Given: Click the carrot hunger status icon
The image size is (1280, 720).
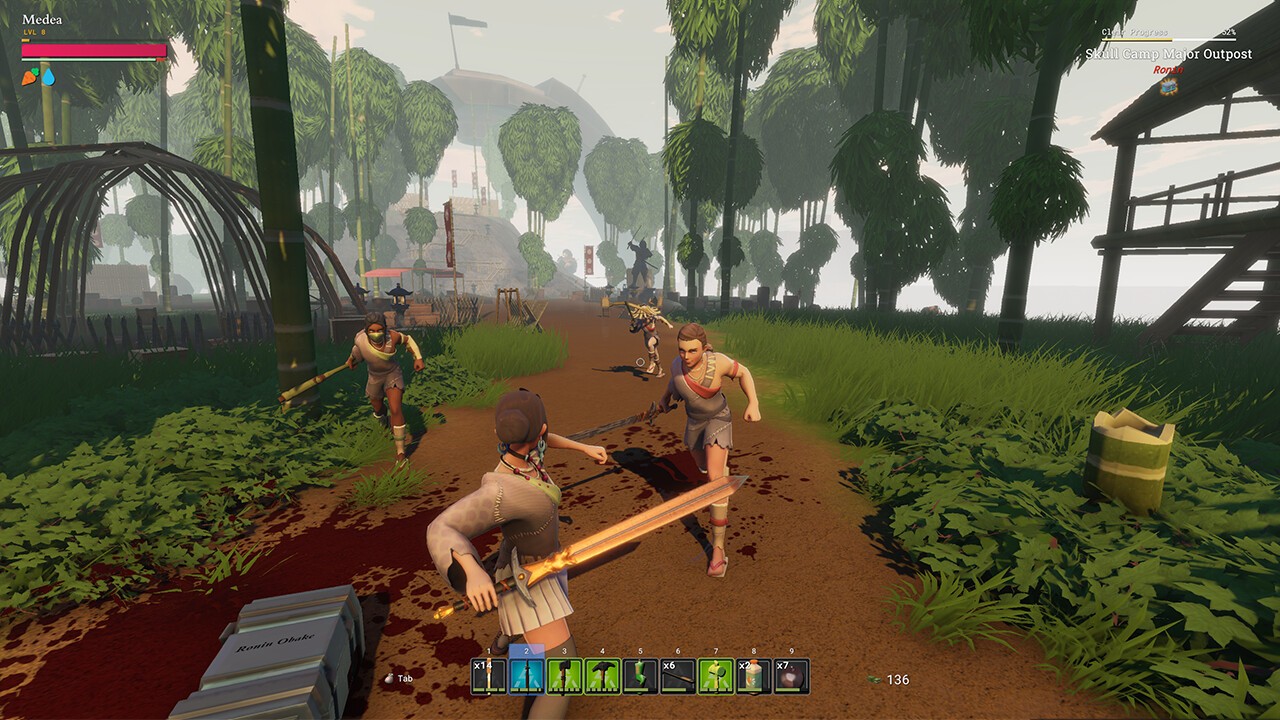Looking at the screenshot, I should click(30, 76).
